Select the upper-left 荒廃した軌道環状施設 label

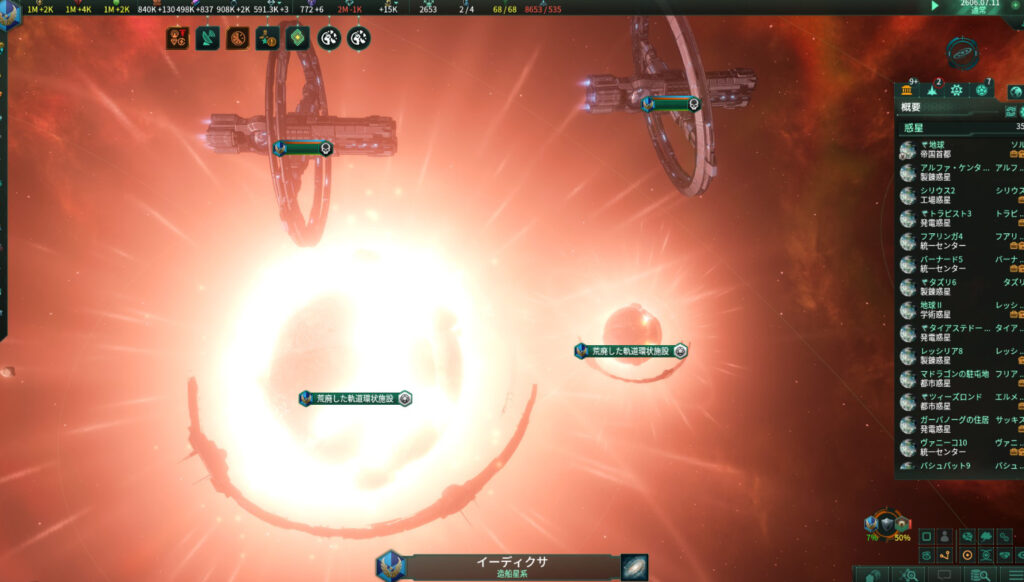coord(355,398)
